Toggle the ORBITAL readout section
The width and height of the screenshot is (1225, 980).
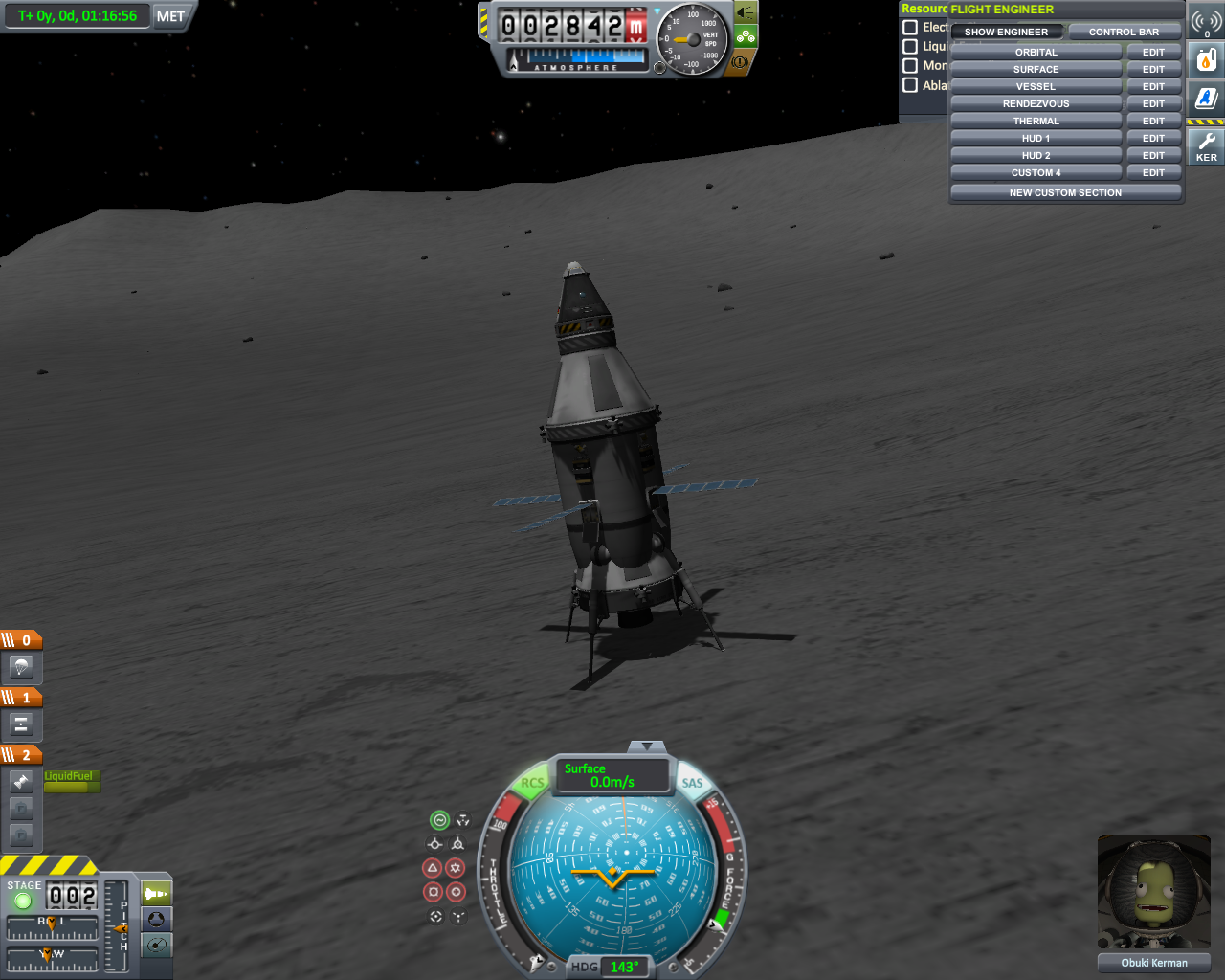click(1036, 53)
